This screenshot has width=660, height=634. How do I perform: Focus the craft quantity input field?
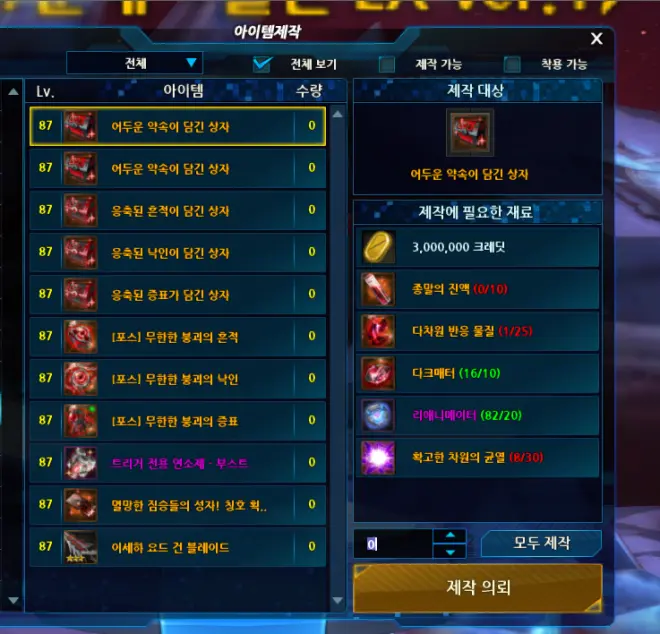point(394,544)
